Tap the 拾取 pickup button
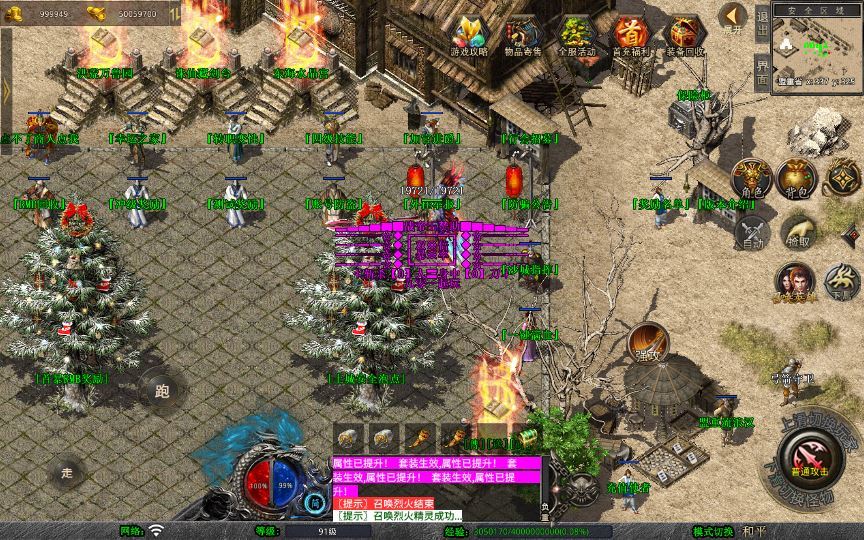864x540 pixels. (x=798, y=232)
